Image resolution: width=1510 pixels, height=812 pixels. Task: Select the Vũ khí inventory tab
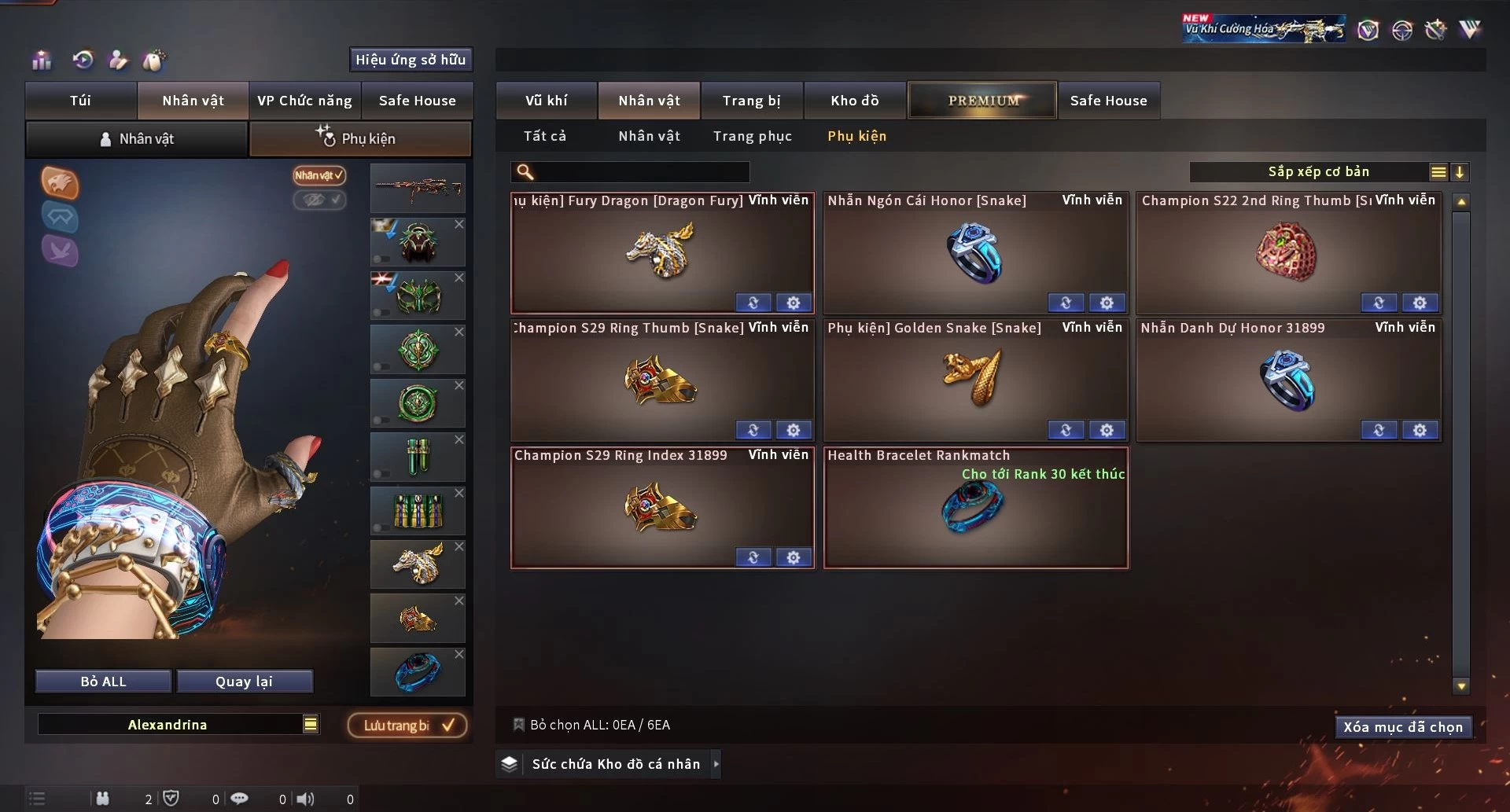click(546, 101)
